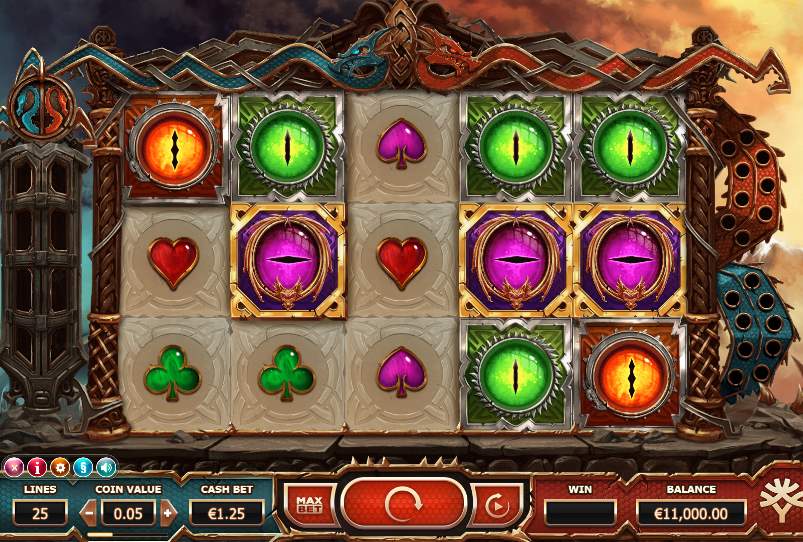Open the info paytable icon
803x542 pixels.
[37, 466]
